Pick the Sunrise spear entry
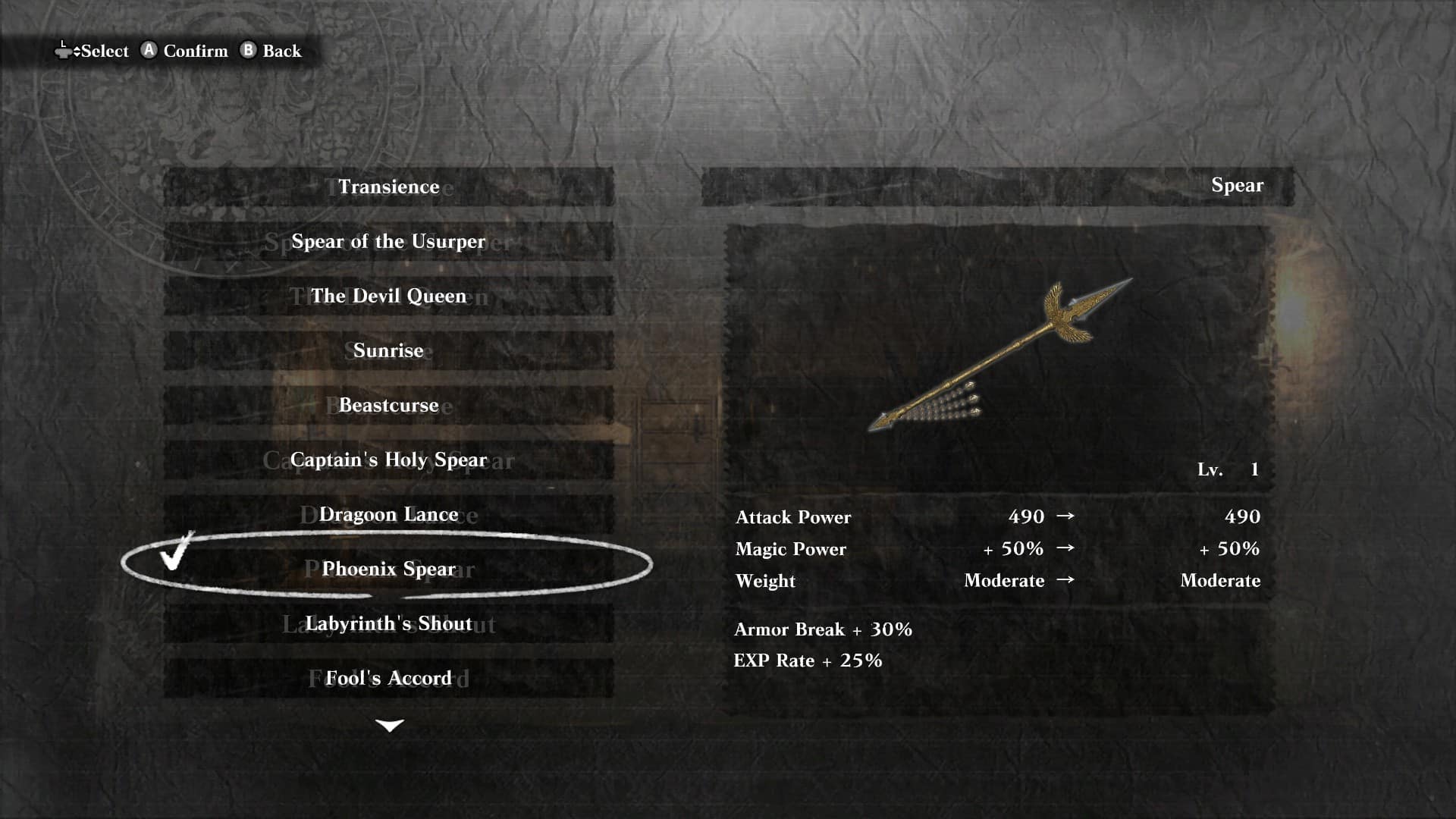The width and height of the screenshot is (1456, 819). pos(388,350)
